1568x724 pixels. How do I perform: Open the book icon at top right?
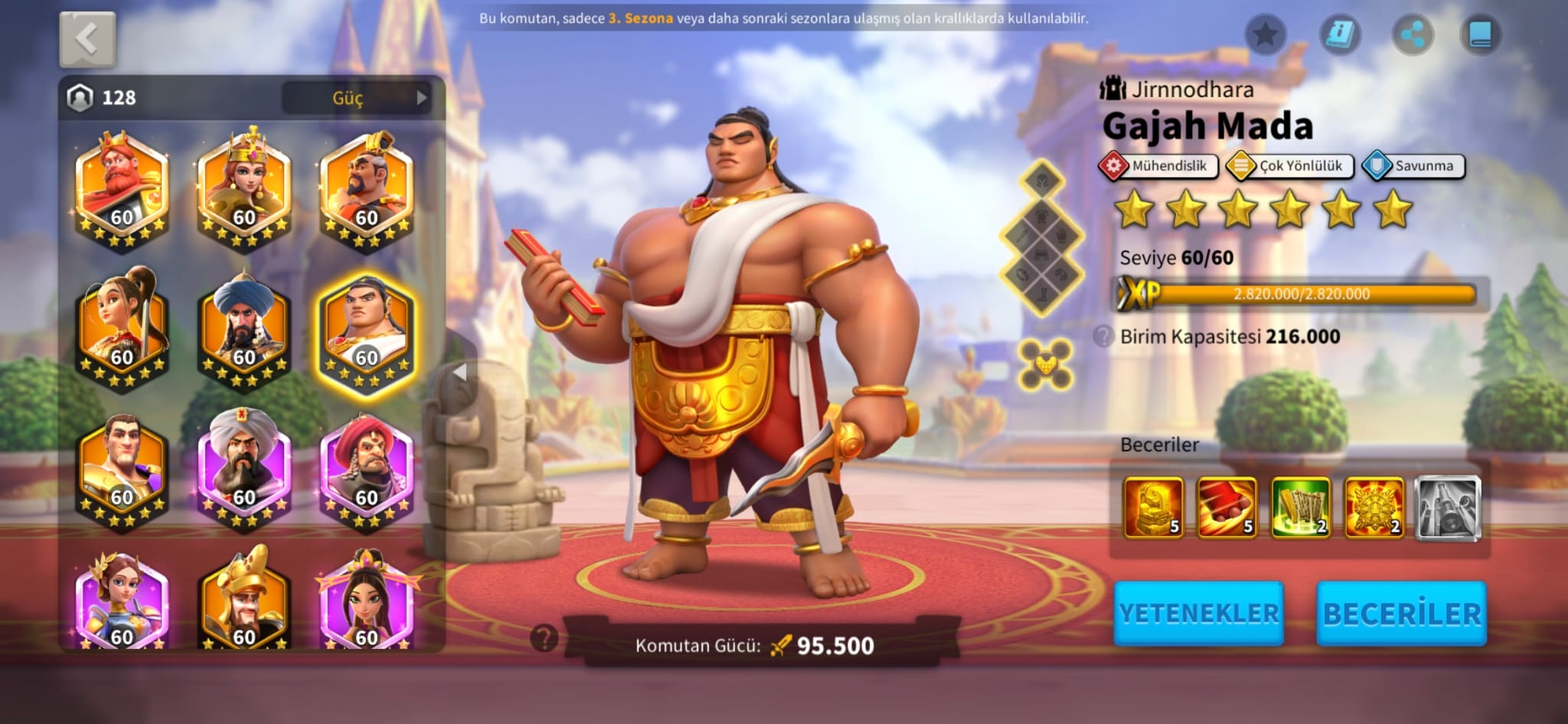(1481, 34)
